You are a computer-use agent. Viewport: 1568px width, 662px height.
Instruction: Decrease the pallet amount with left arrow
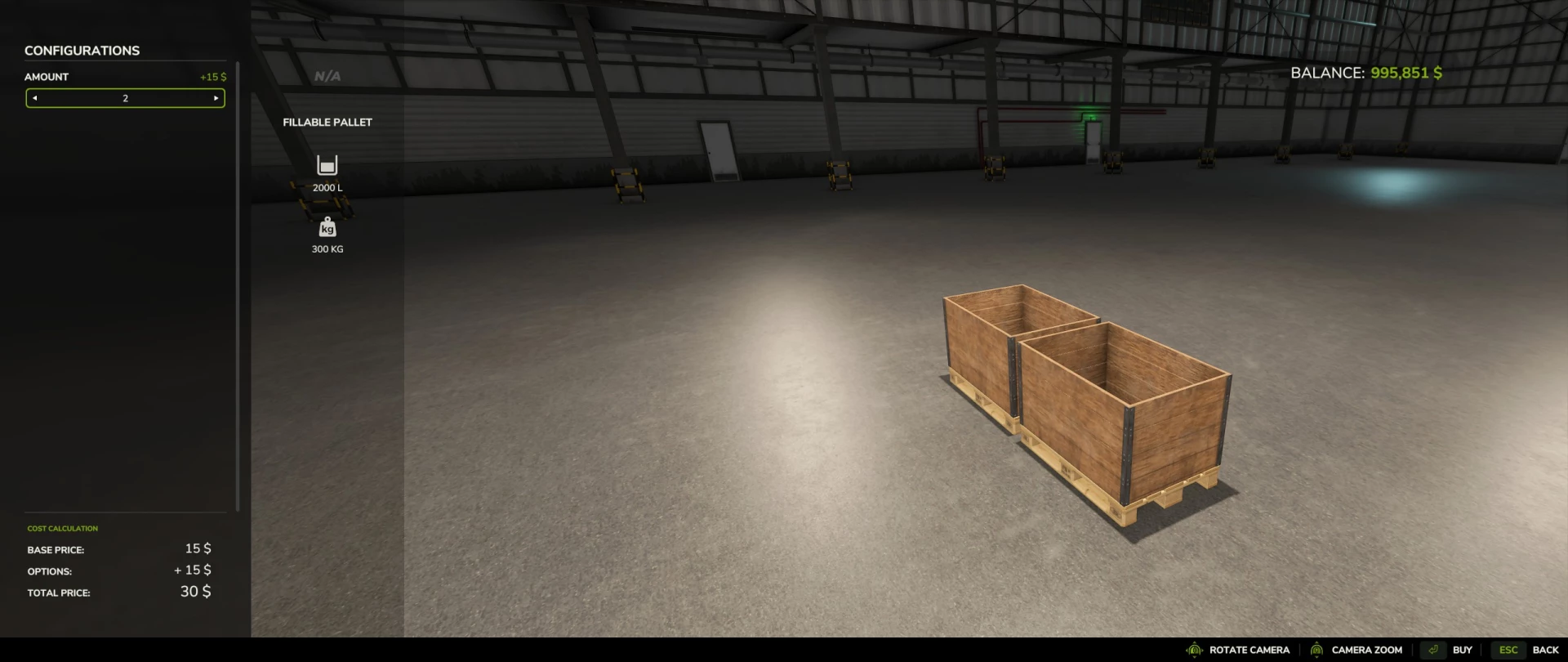tap(34, 97)
